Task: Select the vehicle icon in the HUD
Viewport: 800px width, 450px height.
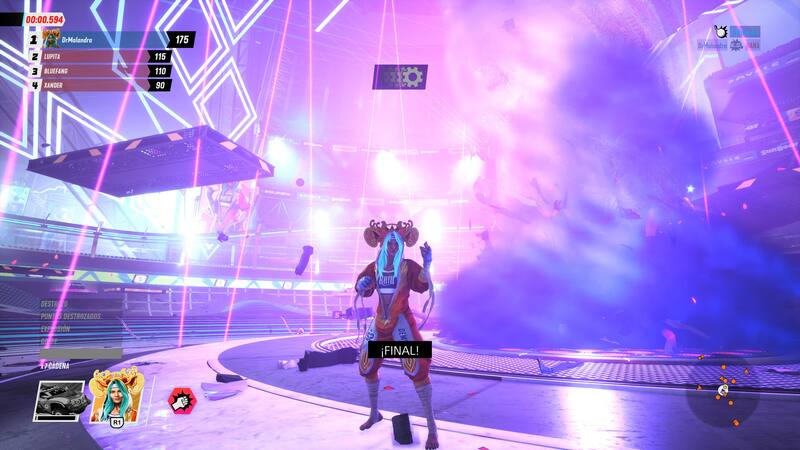Action: point(59,400)
